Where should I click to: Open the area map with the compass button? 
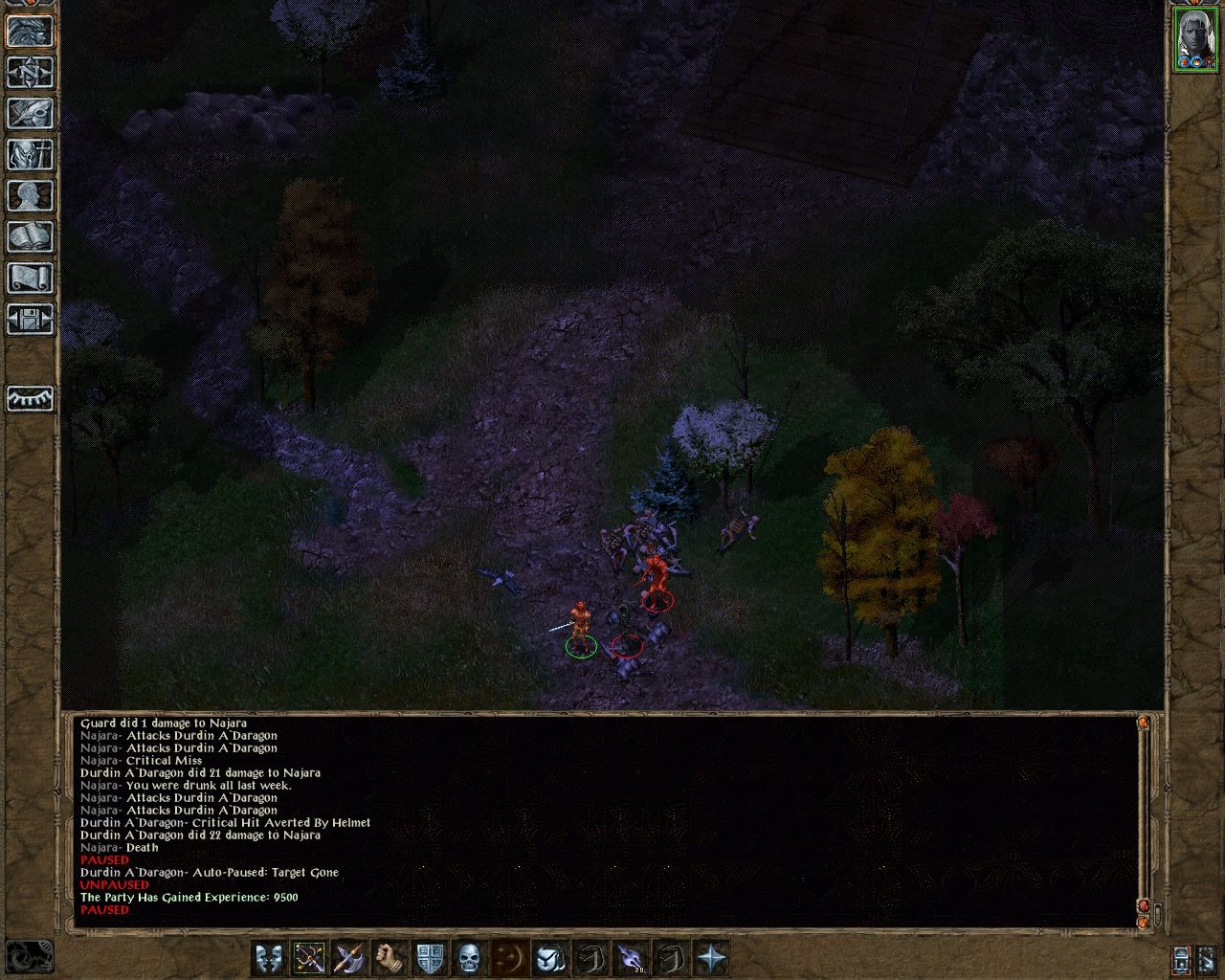(x=30, y=72)
